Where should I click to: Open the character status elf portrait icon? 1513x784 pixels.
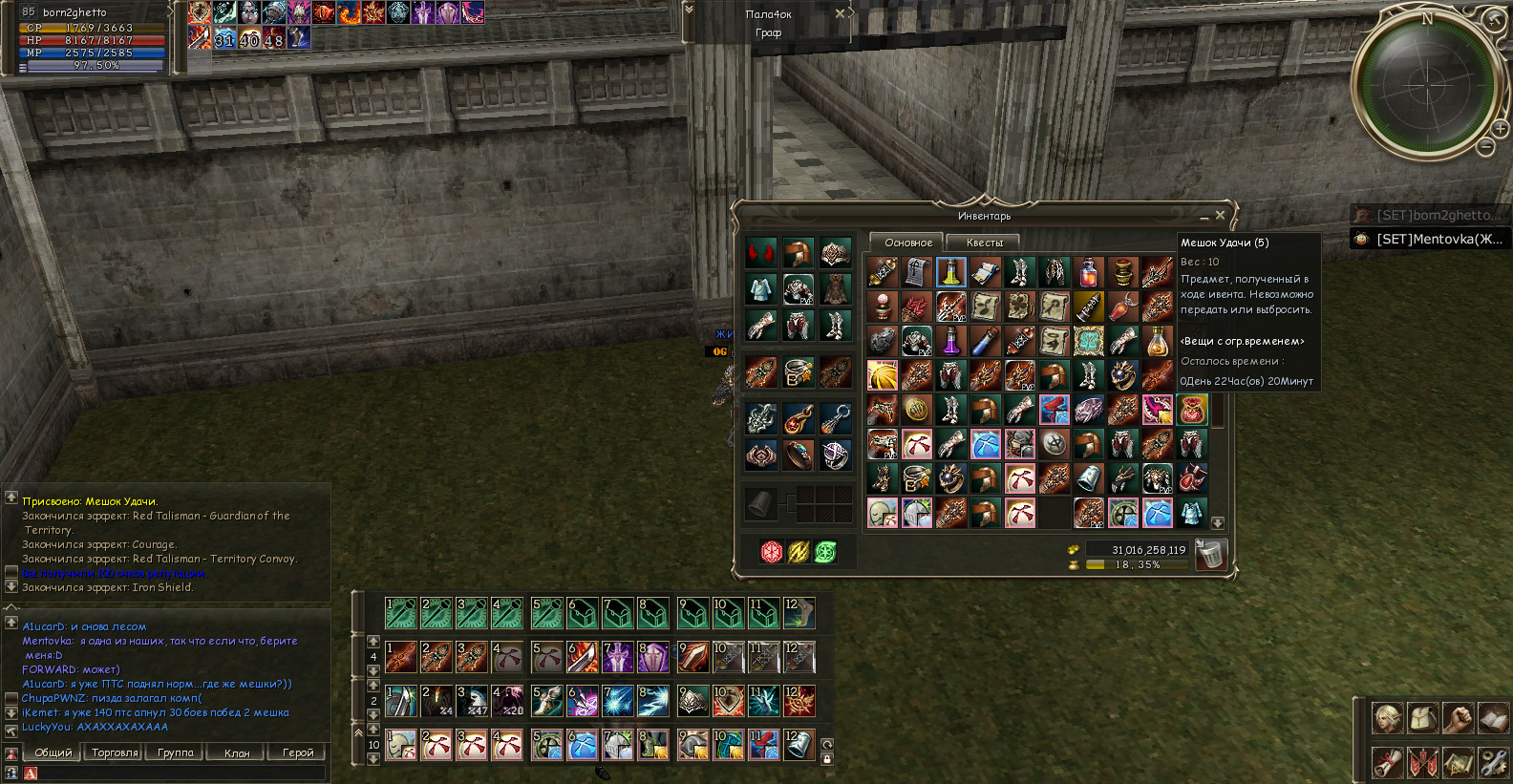click(x=1388, y=718)
